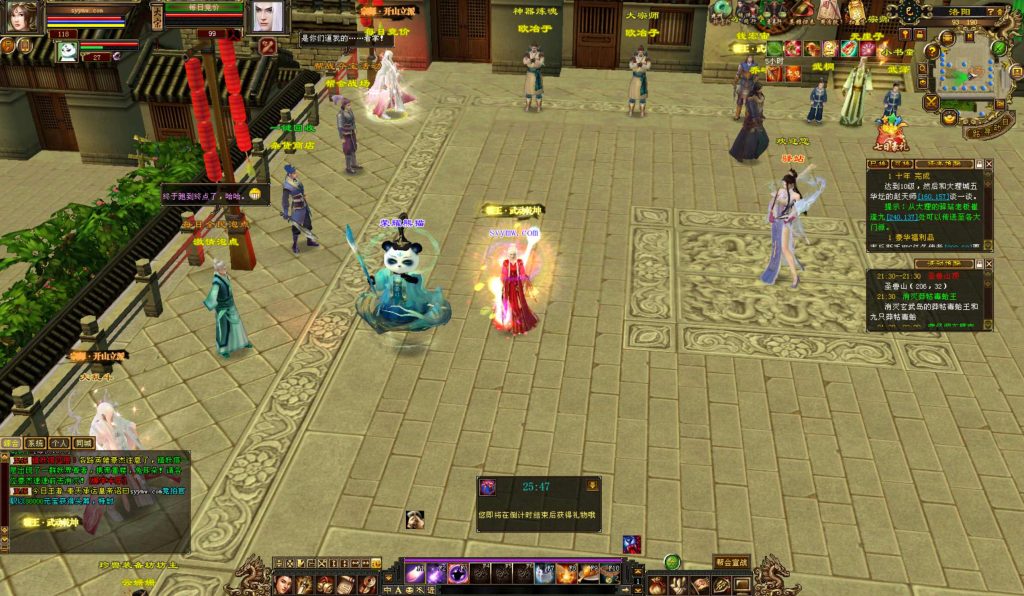Activate the flame skill on the hotbar

[567, 573]
